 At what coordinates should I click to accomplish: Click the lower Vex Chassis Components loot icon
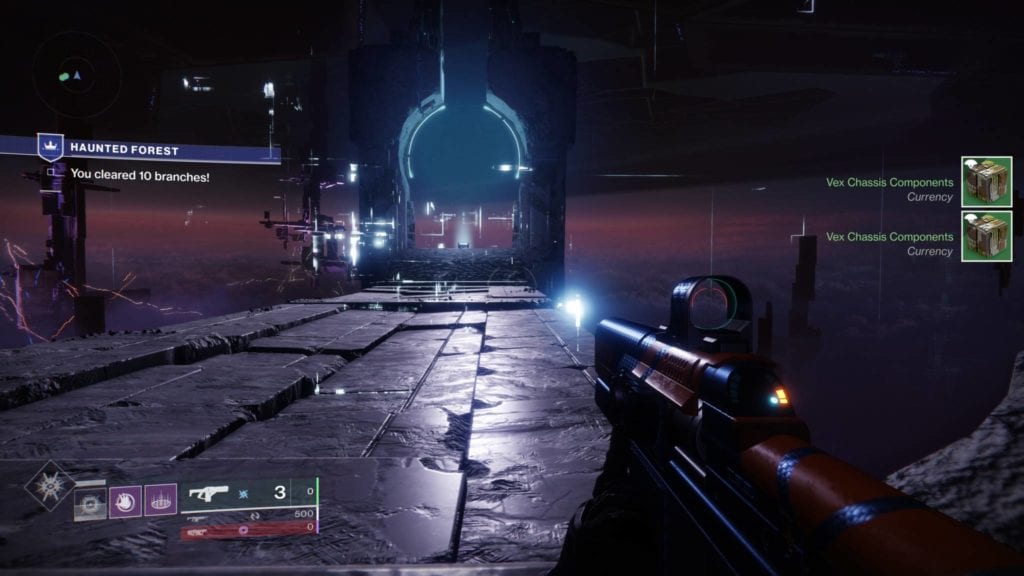[x=986, y=236]
